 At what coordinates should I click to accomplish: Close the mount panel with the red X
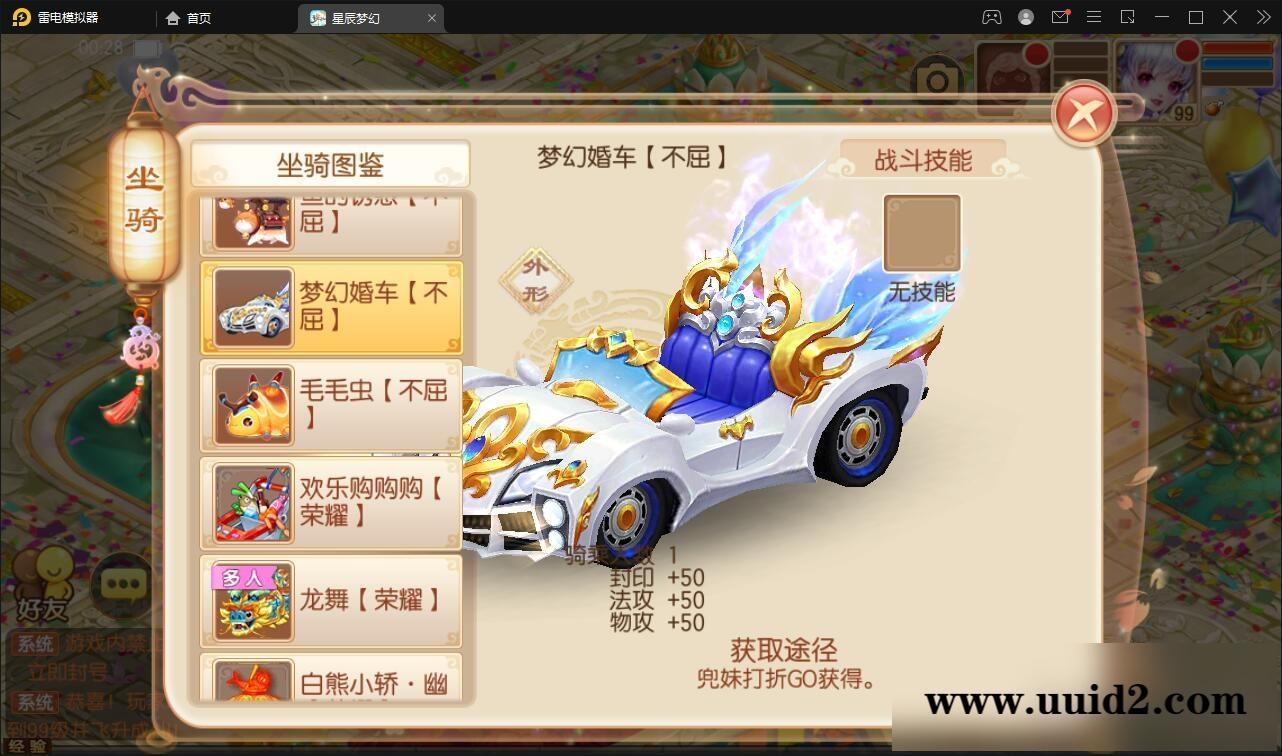(1083, 113)
